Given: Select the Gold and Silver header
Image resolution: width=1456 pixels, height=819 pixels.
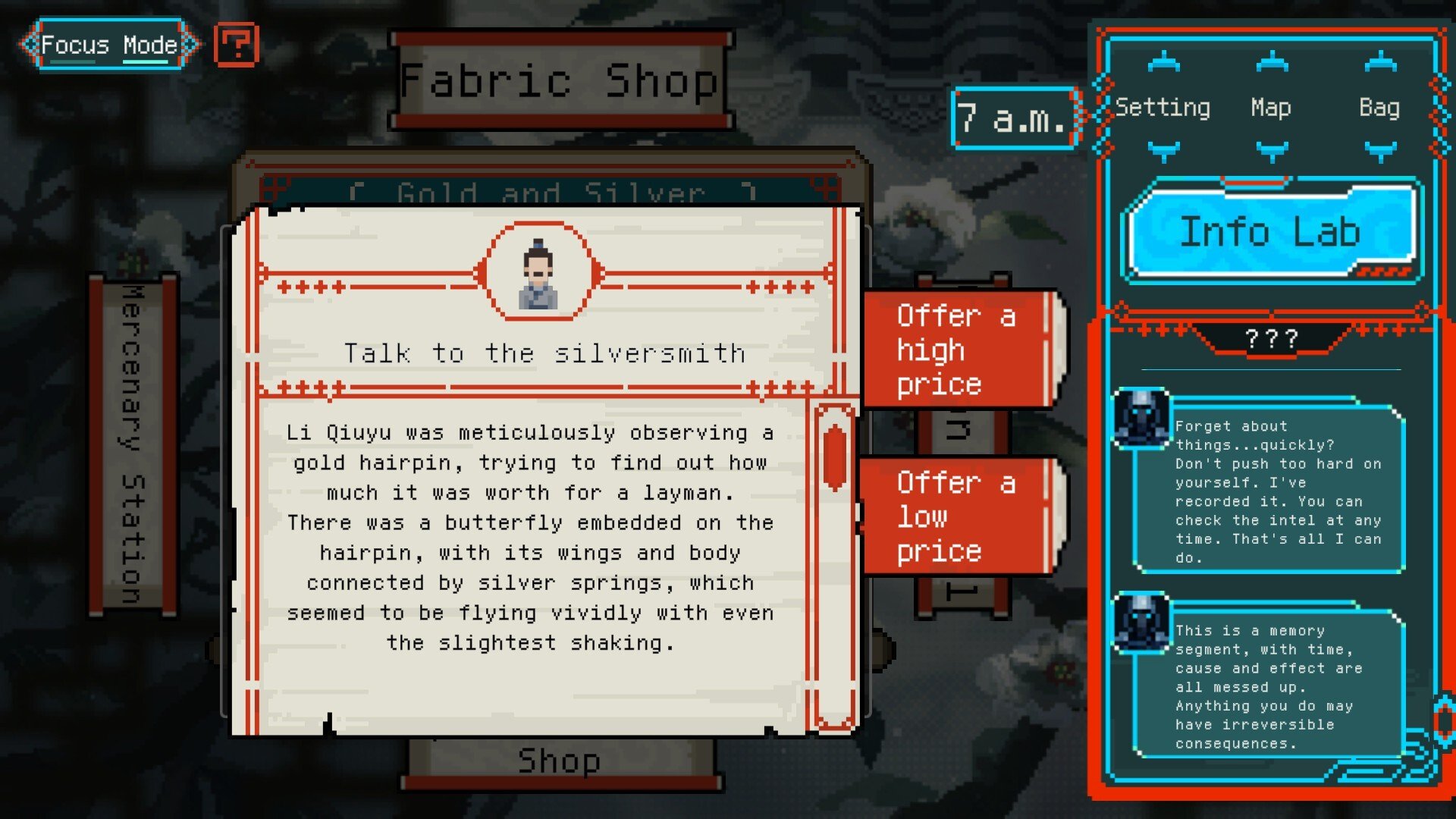Looking at the screenshot, I should click(x=551, y=191).
